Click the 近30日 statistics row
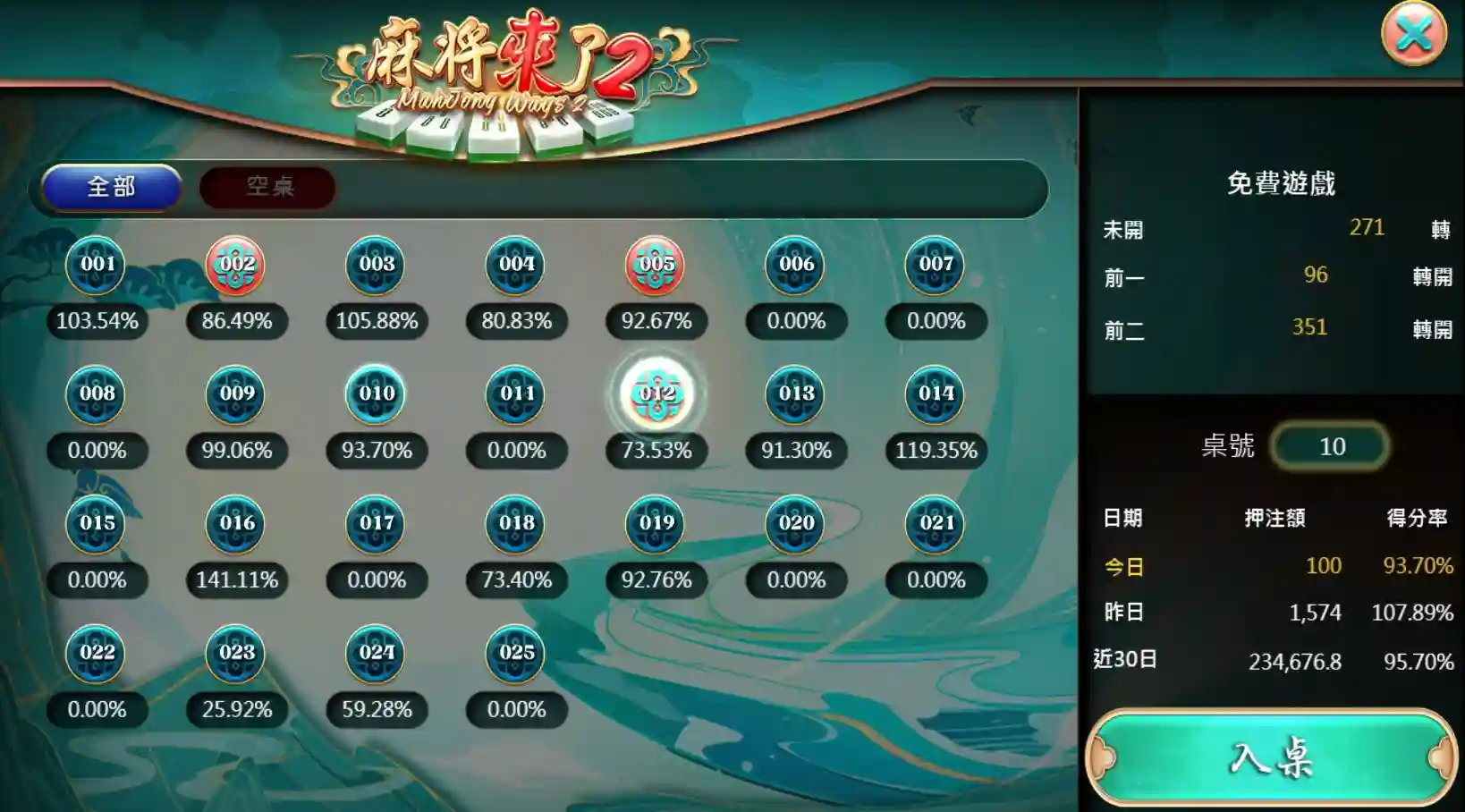The image size is (1465, 812). point(1134,662)
